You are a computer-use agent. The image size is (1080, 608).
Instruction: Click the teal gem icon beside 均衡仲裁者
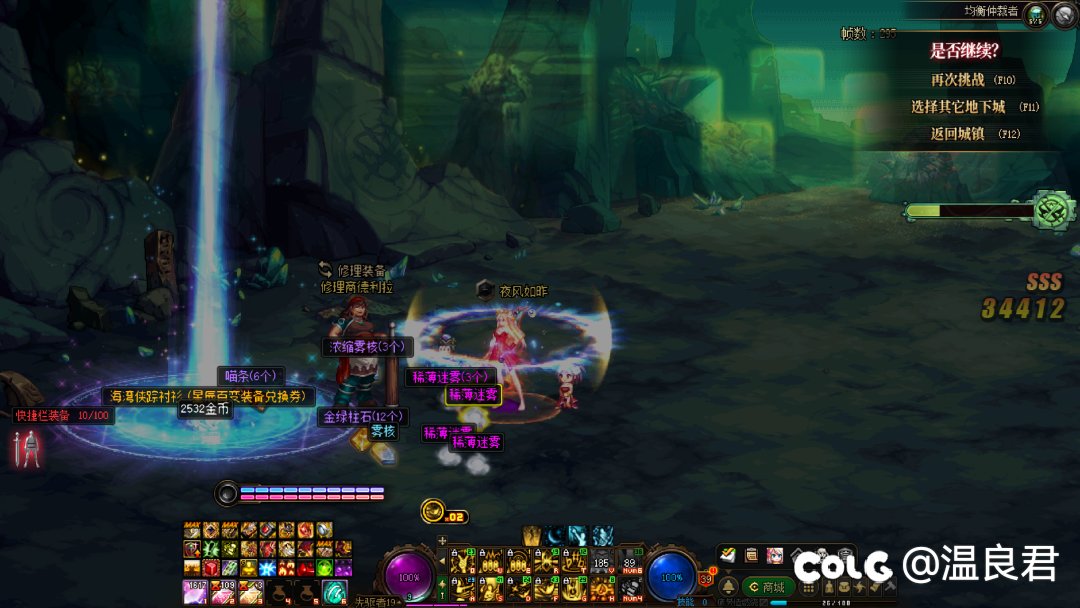1034,15
